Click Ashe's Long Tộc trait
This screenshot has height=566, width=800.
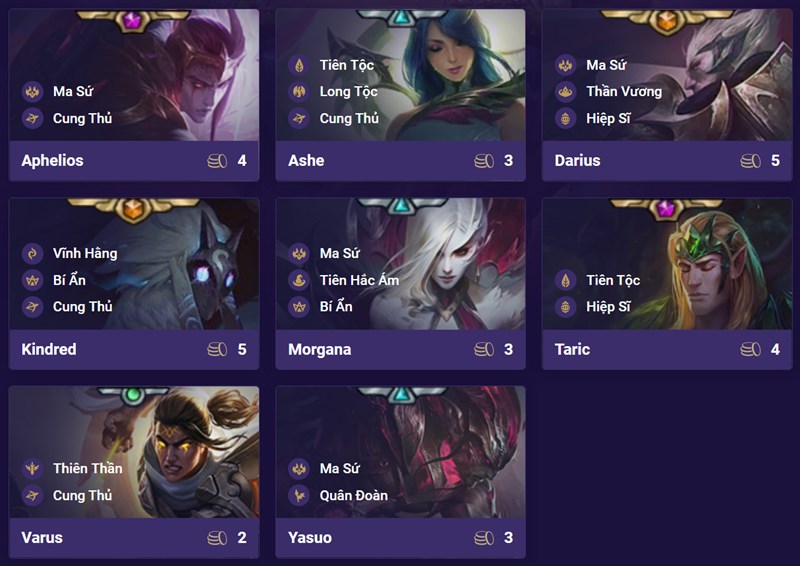[348, 91]
